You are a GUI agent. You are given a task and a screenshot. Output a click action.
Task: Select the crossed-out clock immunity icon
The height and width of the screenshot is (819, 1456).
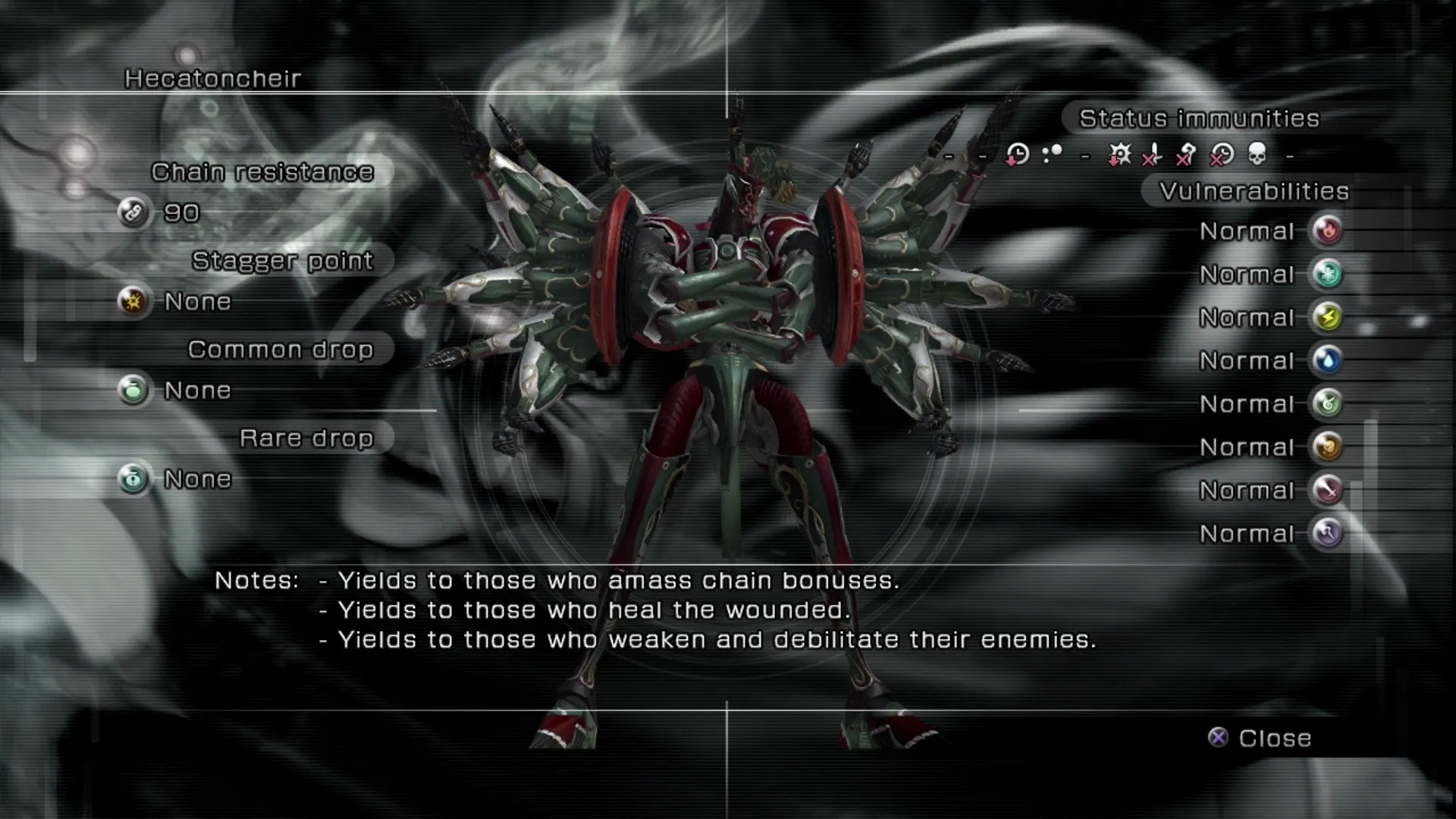coord(1221,155)
